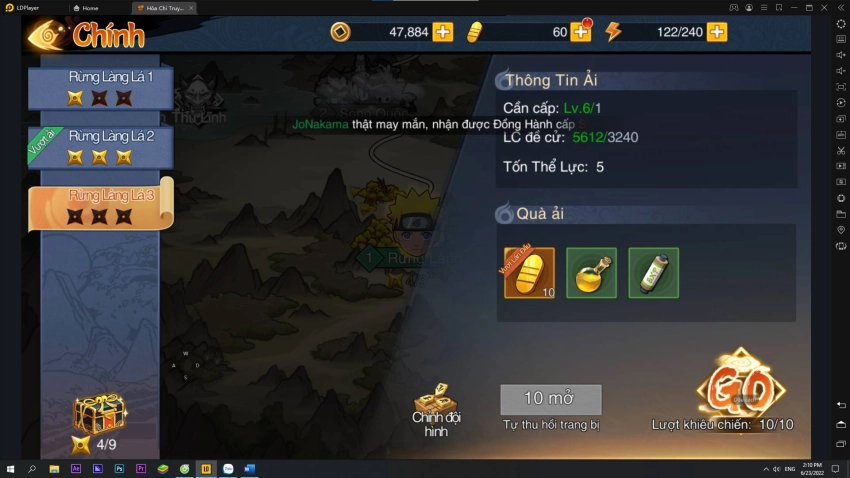Refill stamina with the plus button
This screenshot has height=478, width=850.
tap(717, 32)
